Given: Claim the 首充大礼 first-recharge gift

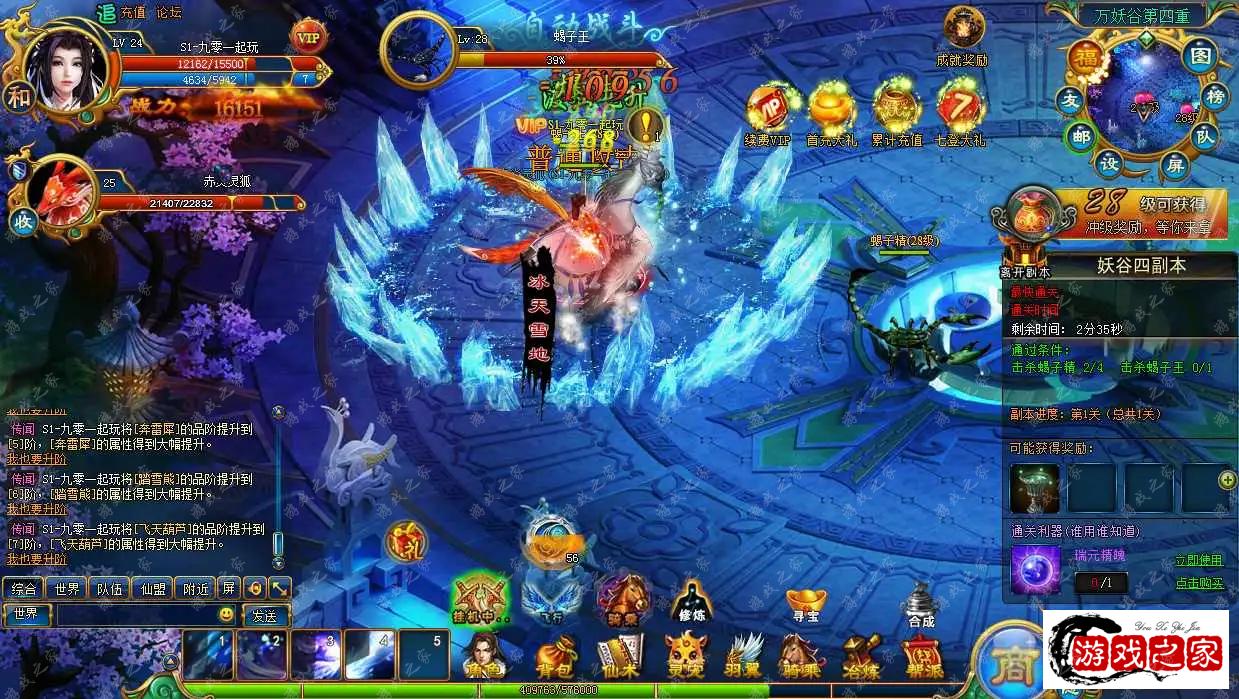Looking at the screenshot, I should pyautogui.click(x=832, y=113).
